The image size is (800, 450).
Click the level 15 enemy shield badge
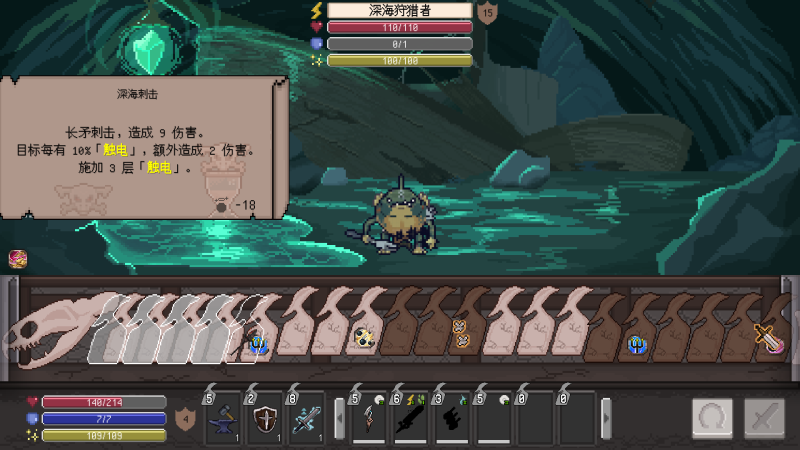pyautogui.click(x=487, y=13)
